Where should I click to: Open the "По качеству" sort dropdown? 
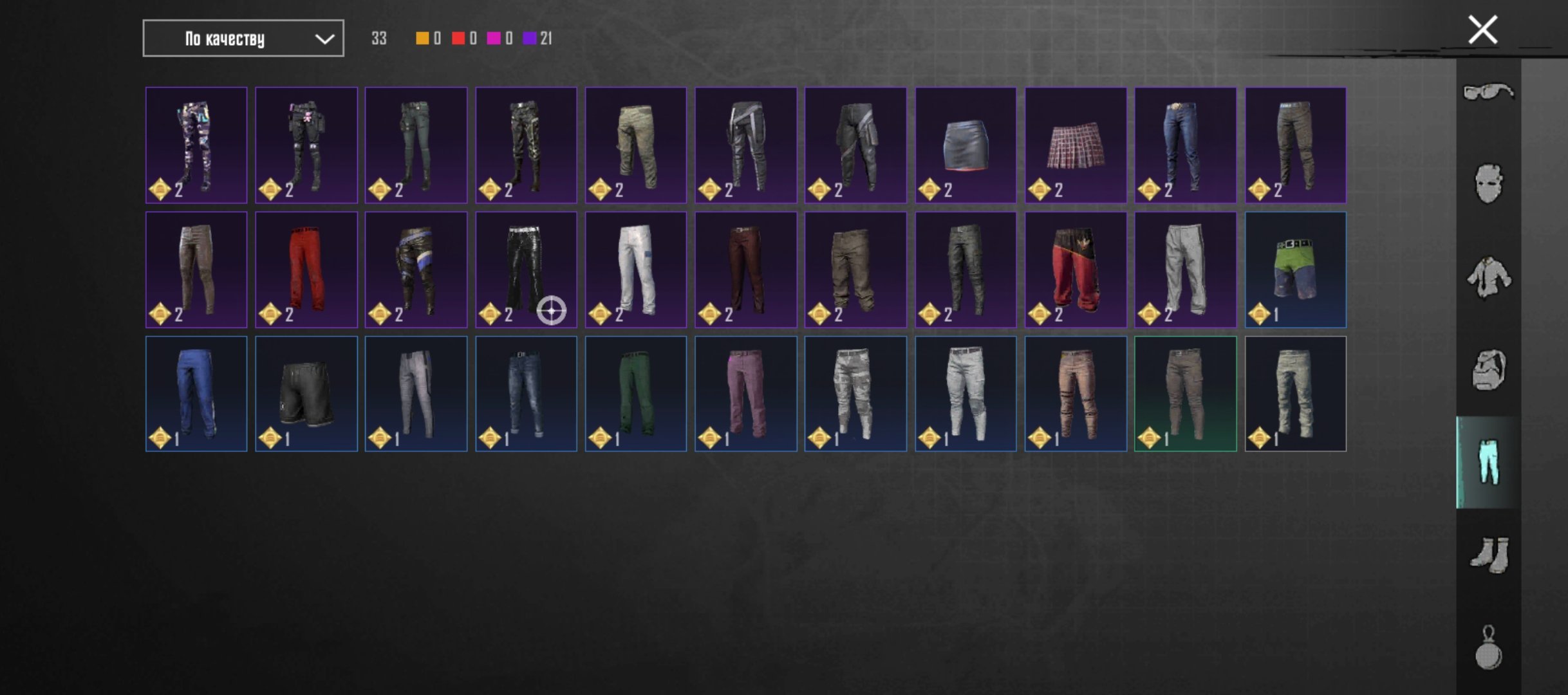[x=243, y=39]
